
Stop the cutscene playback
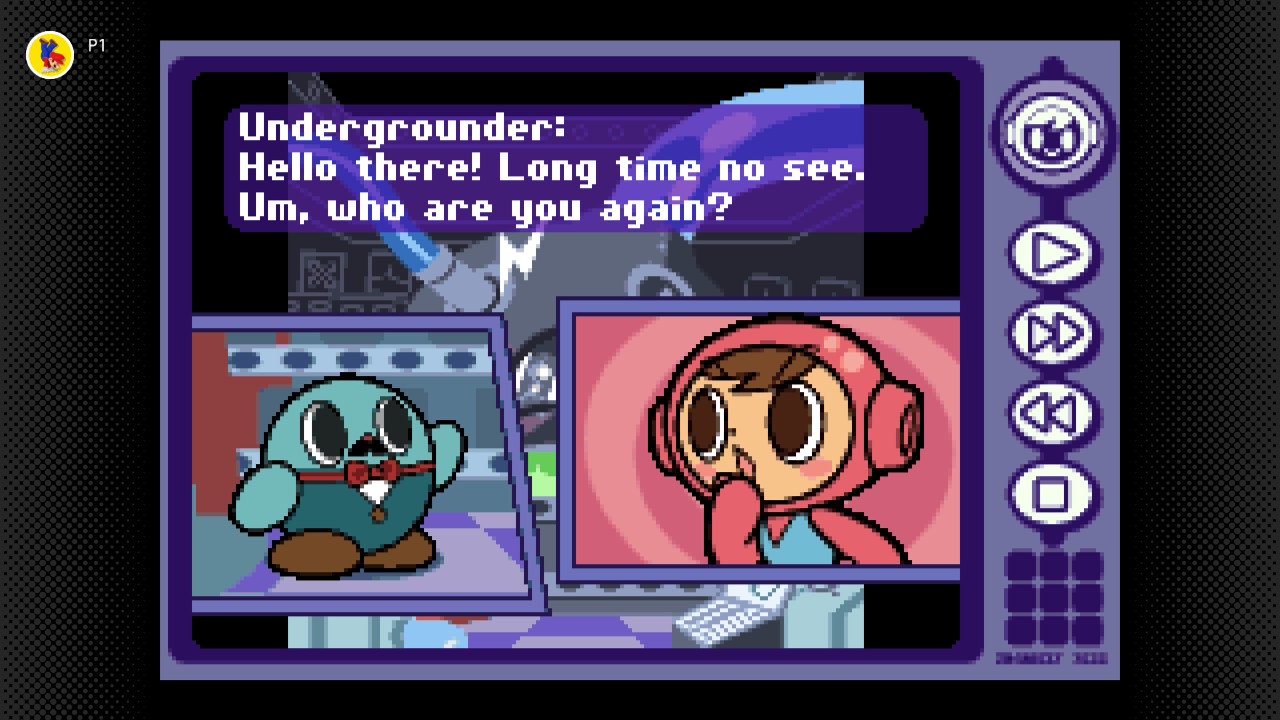pos(1052,494)
